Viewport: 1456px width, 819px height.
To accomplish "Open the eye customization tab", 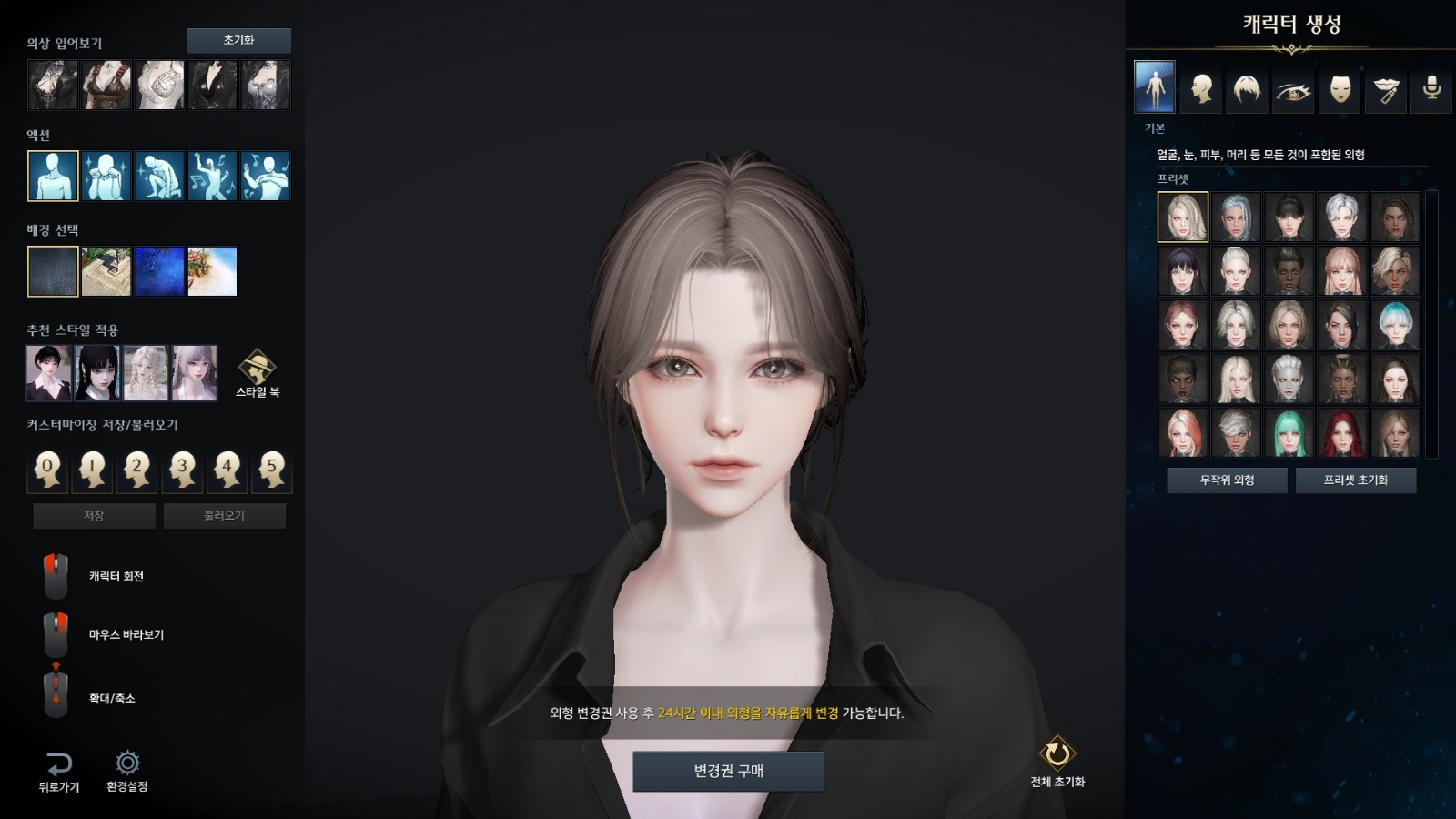I will pos(1293,88).
